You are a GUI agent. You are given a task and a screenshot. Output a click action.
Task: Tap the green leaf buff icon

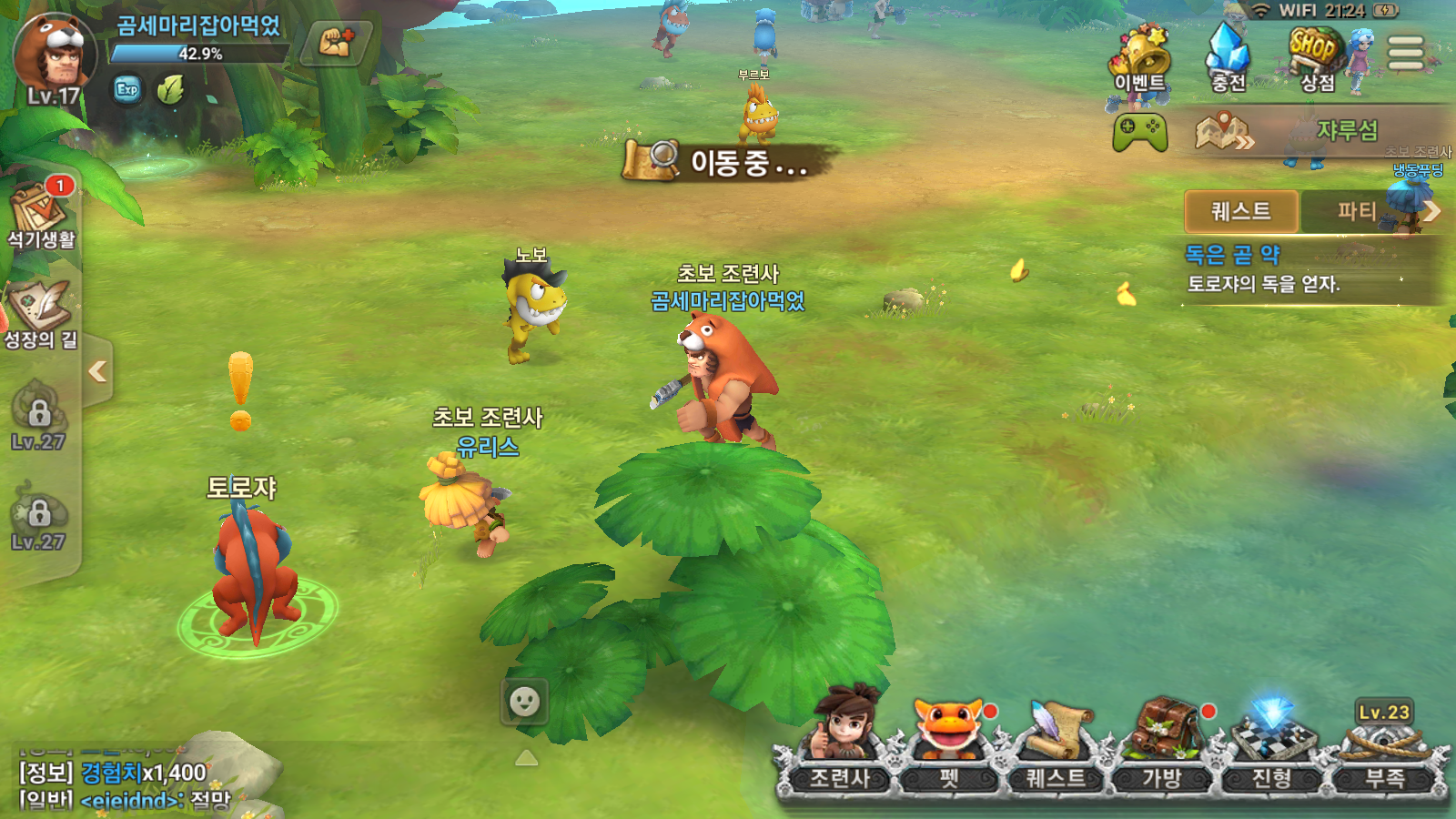click(x=170, y=89)
